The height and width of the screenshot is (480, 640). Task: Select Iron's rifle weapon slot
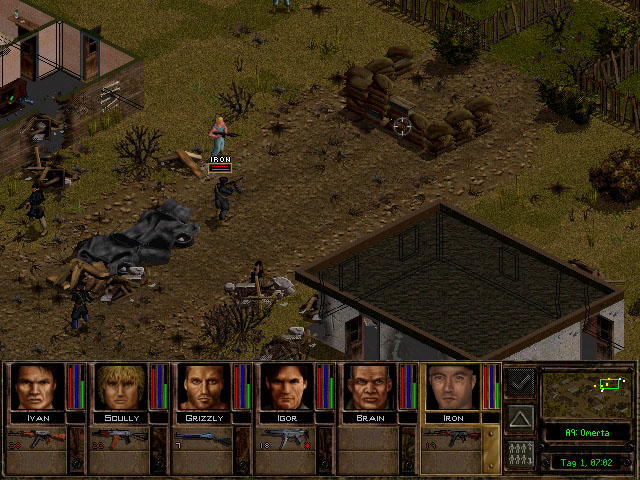[452, 437]
